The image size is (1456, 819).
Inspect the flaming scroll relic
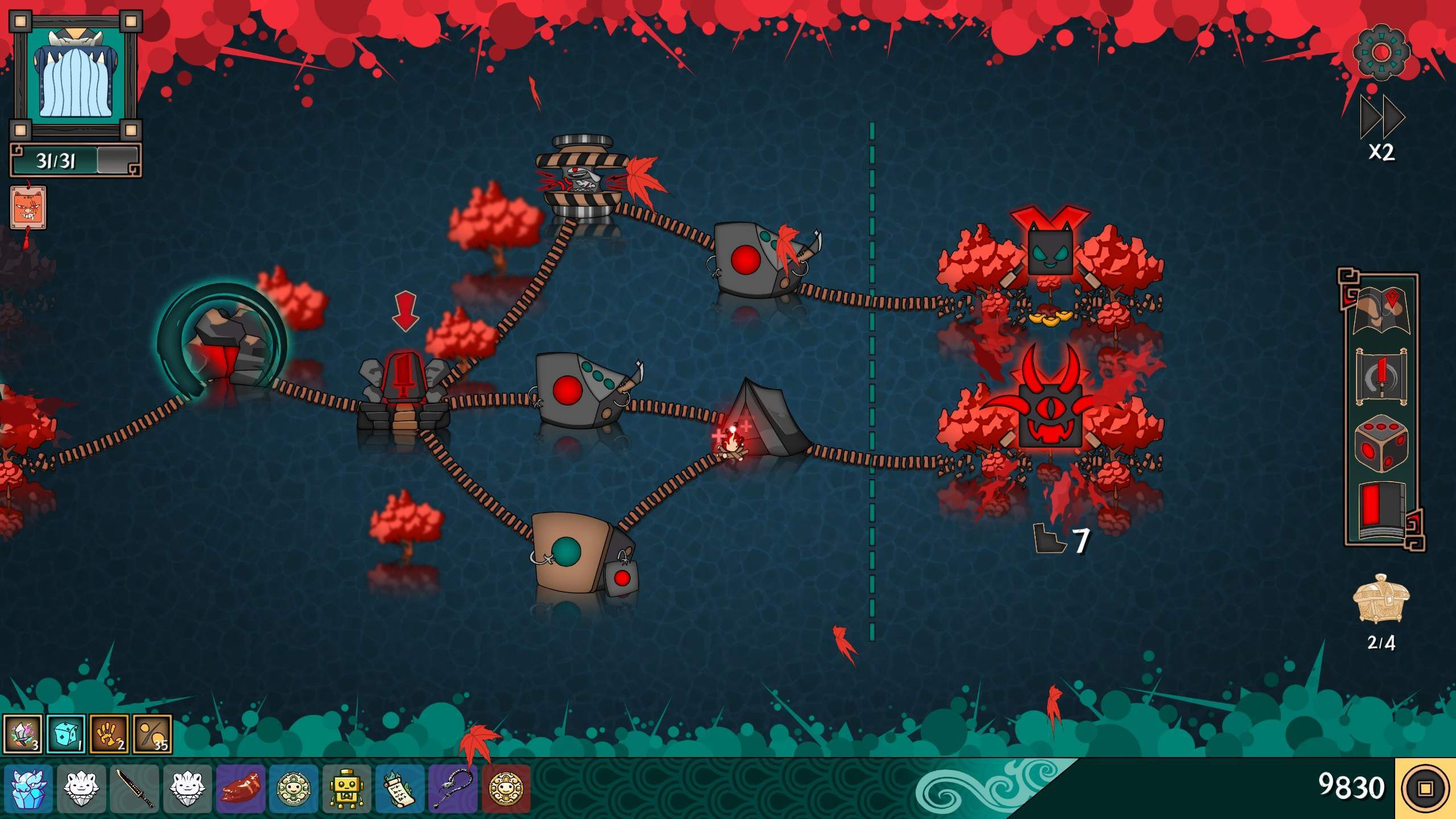(x=400, y=788)
